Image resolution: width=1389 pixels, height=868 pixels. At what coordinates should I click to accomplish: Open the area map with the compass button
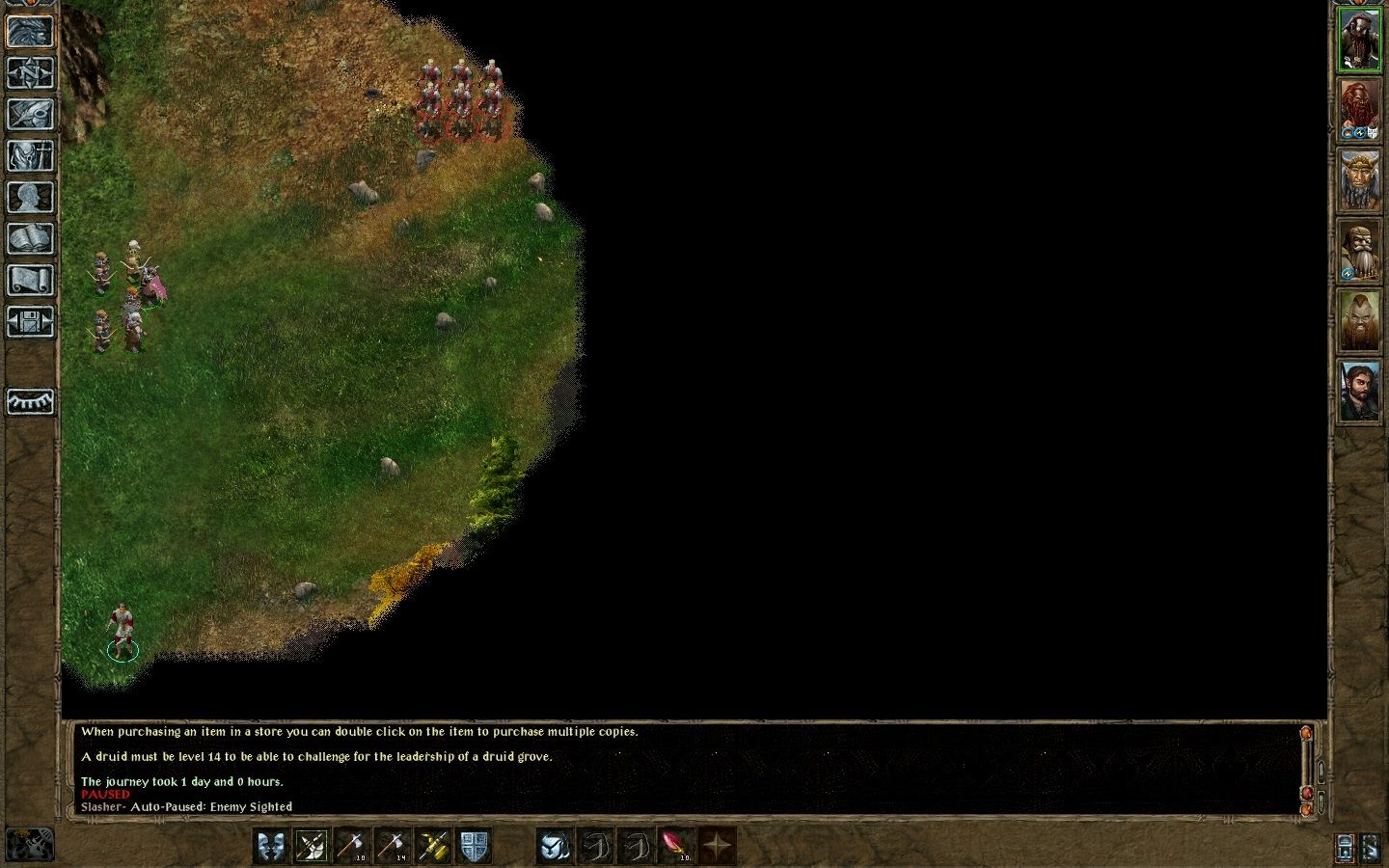pyautogui.click(x=31, y=72)
